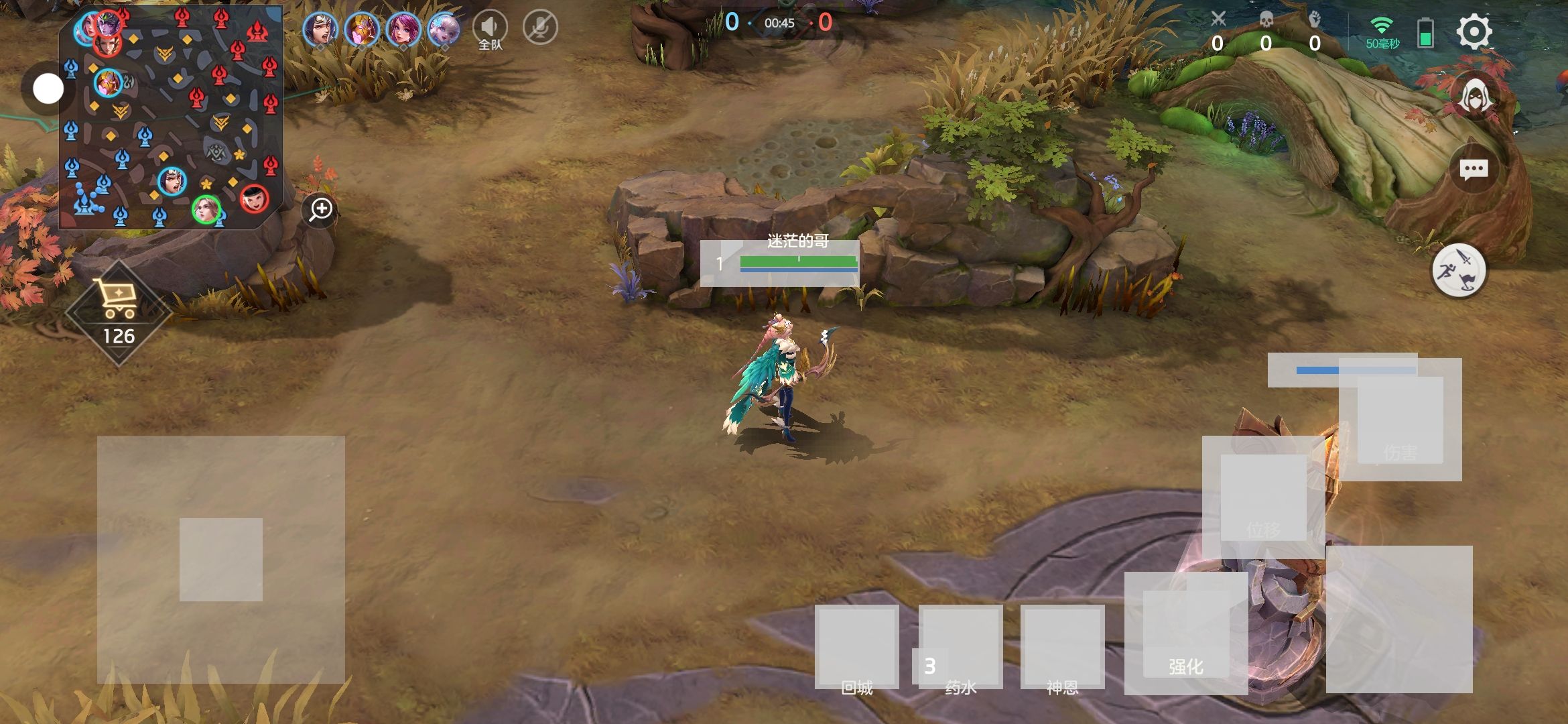
Task: Activate the 伤害 damage skill
Action: 1400,420
